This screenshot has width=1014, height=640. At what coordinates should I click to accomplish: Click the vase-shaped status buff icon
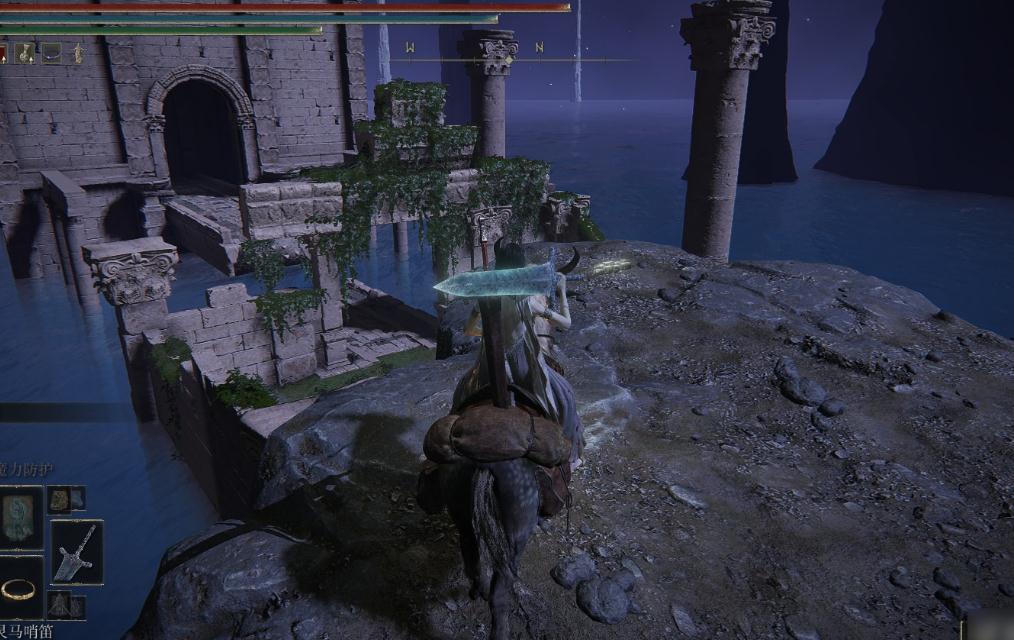(x=25, y=53)
